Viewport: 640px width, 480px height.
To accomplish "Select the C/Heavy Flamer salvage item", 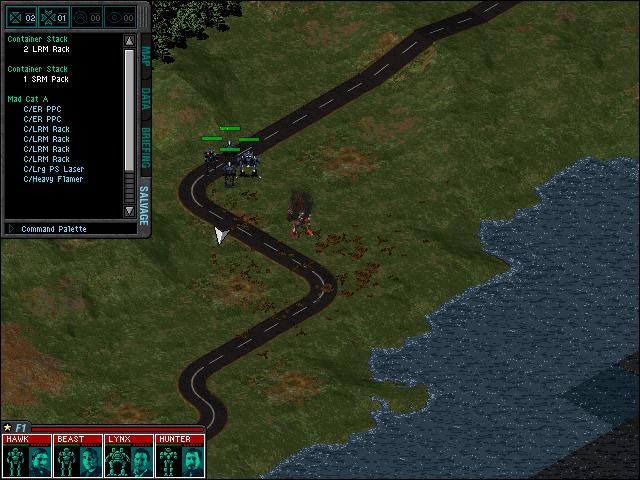I will (x=53, y=179).
